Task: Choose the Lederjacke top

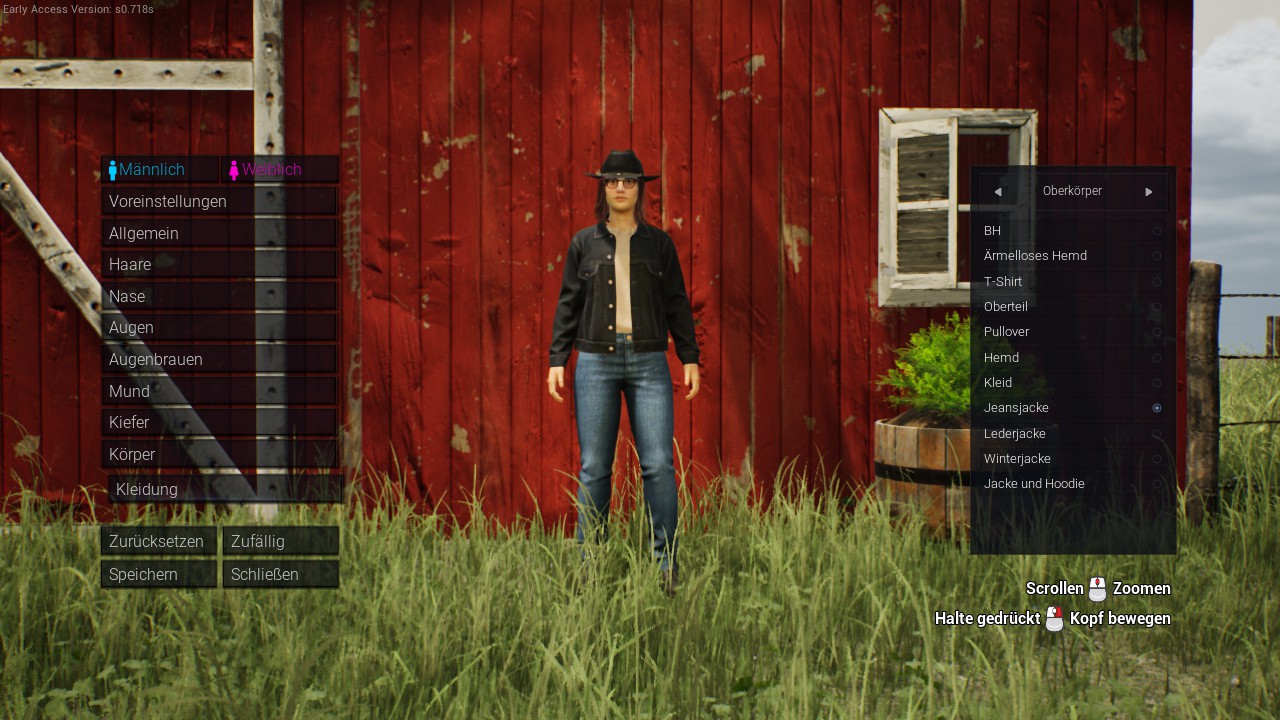Action: [1072, 433]
